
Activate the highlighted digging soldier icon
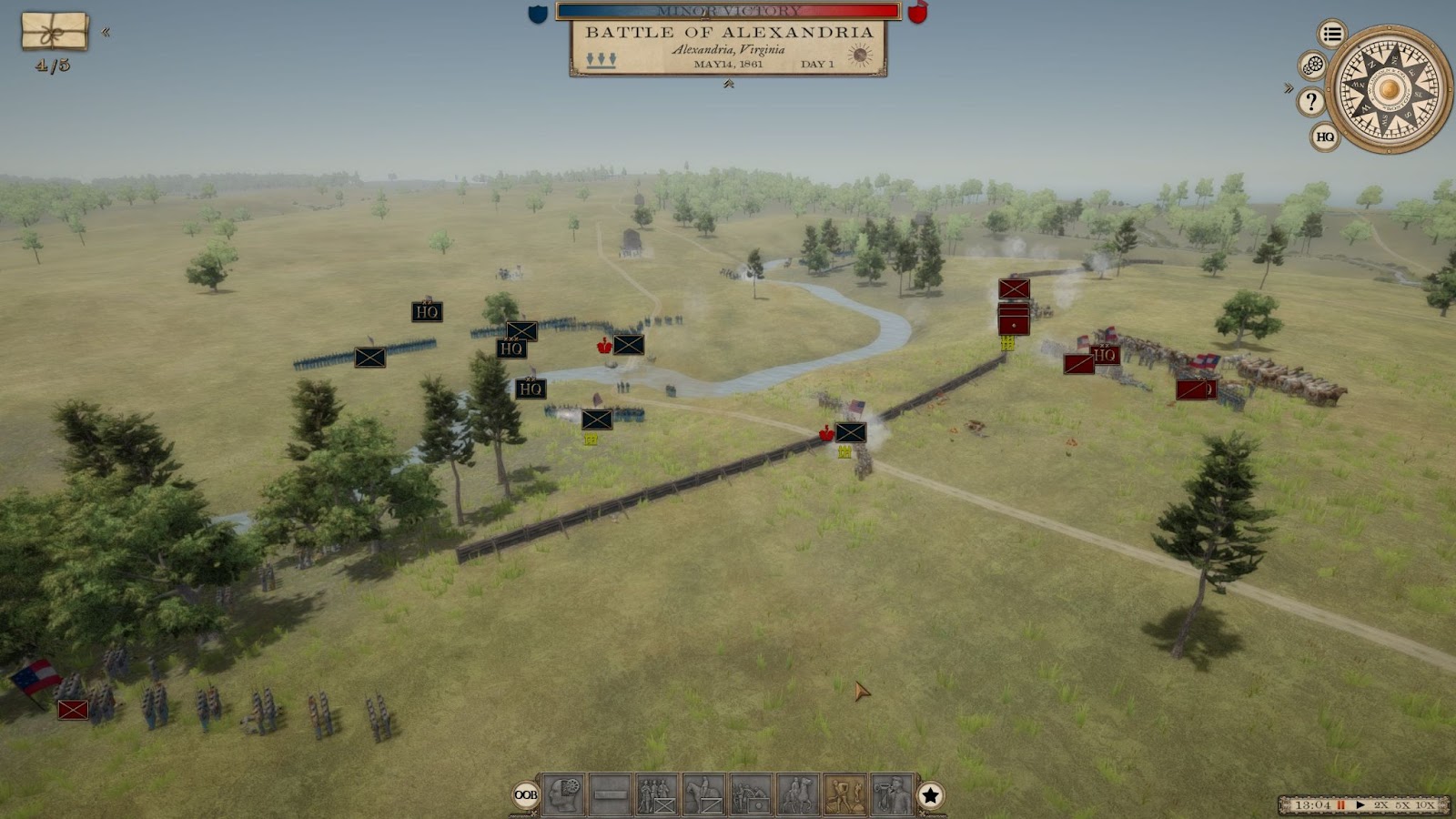coord(844,794)
